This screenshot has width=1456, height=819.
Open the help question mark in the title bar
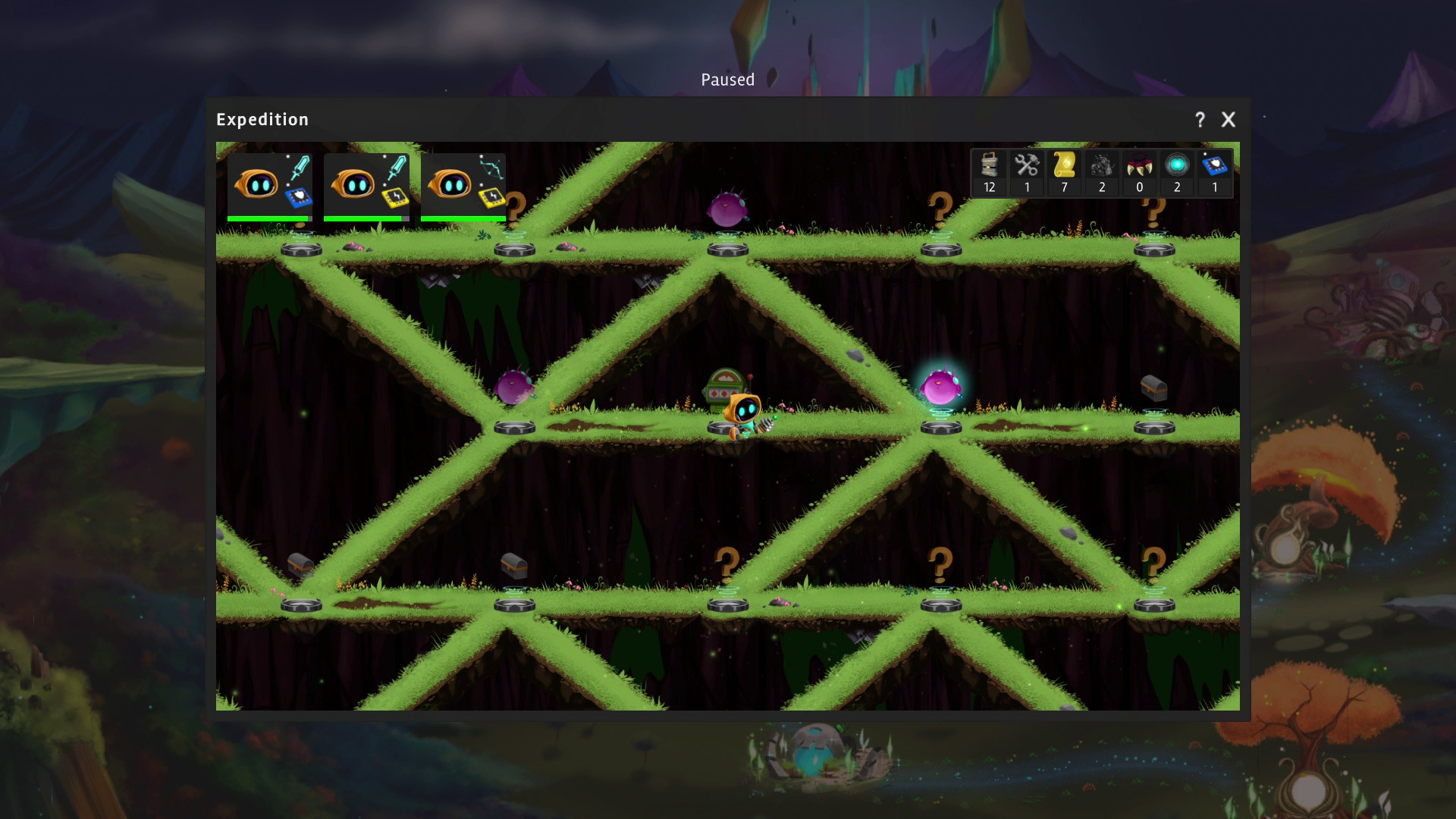1200,119
